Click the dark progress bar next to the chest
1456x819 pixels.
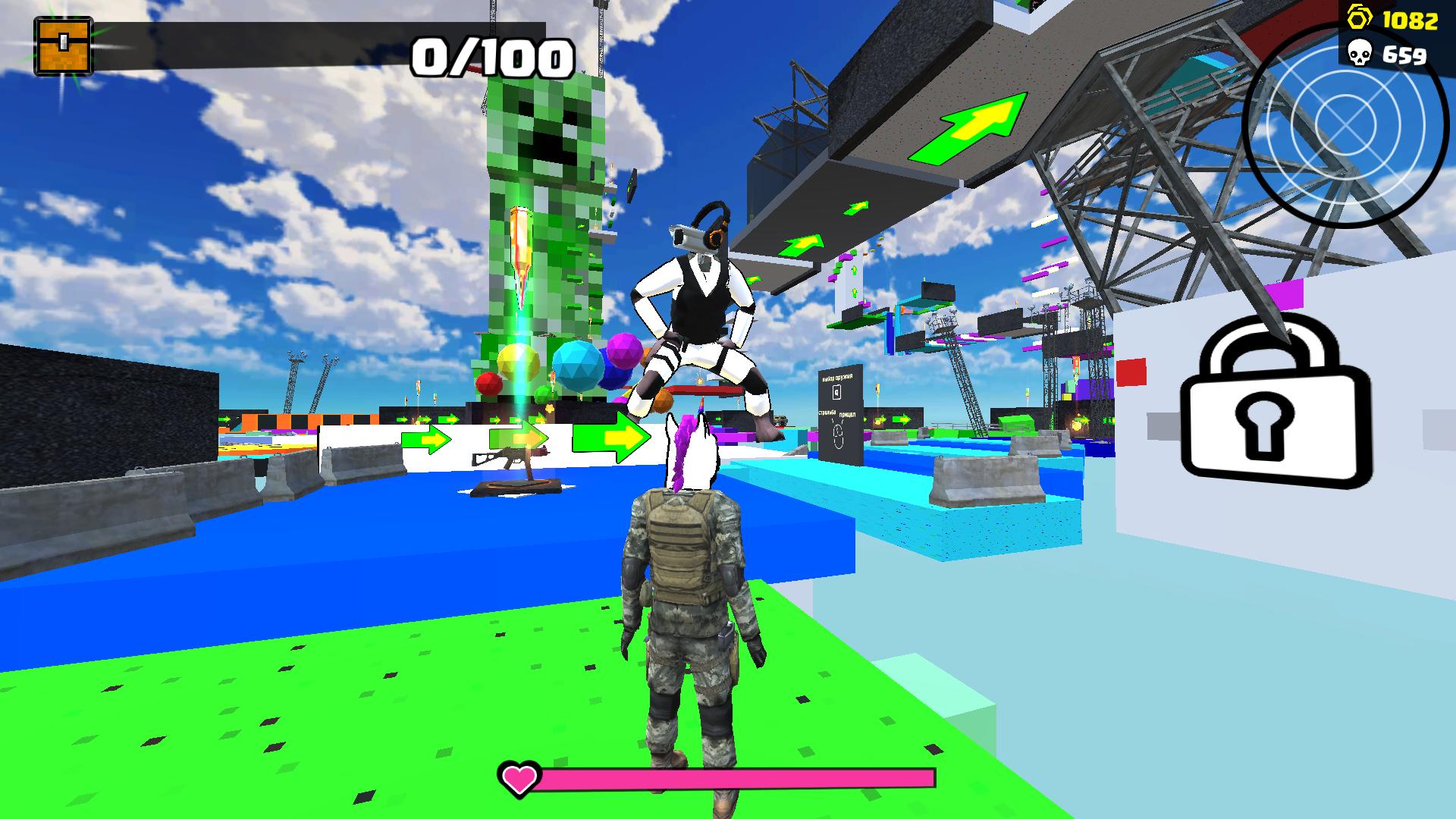click(303, 42)
